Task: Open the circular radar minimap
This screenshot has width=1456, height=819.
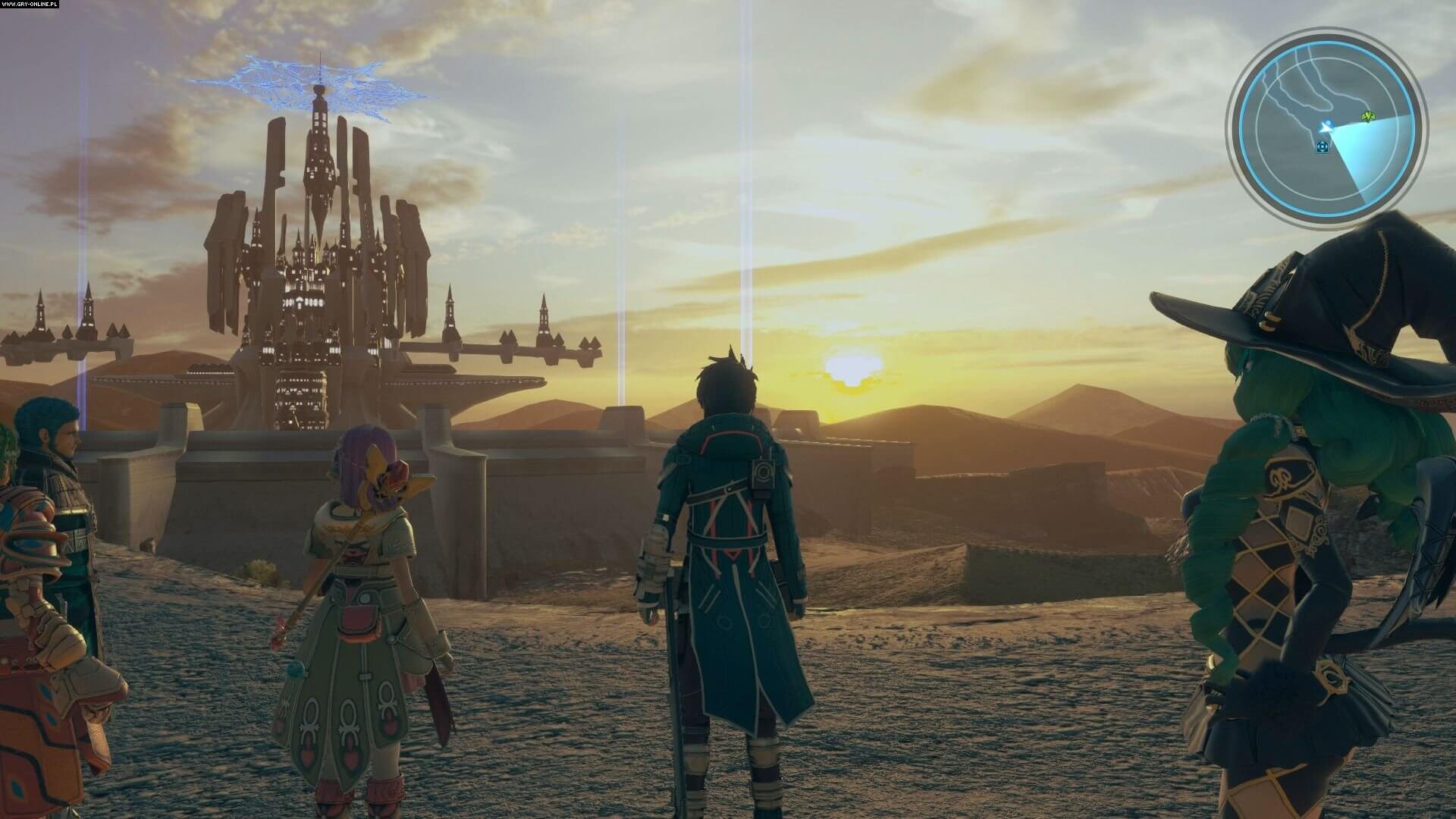Action: [1326, 130]
